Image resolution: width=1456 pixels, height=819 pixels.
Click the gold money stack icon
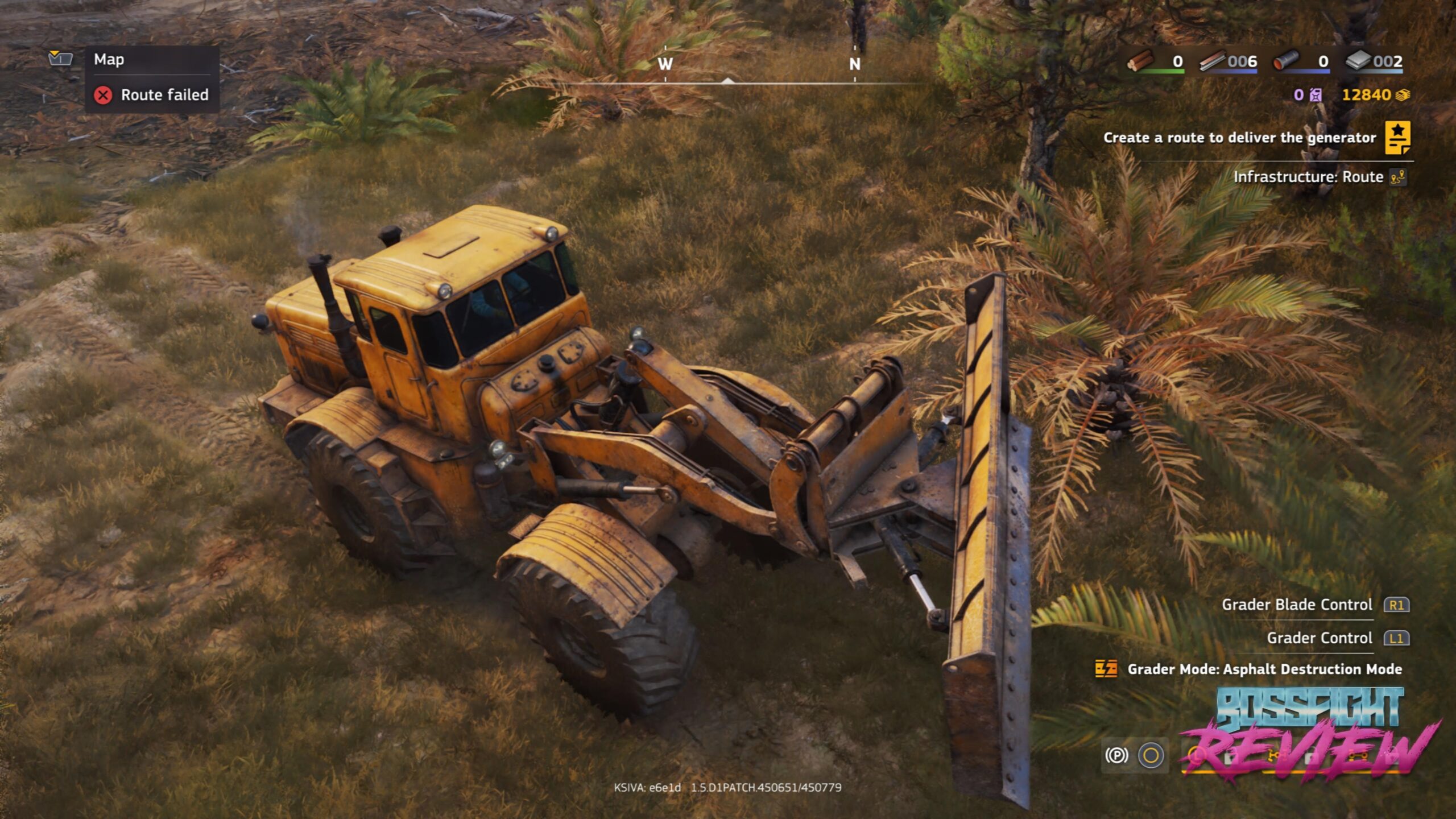(x=1403, y=95)
